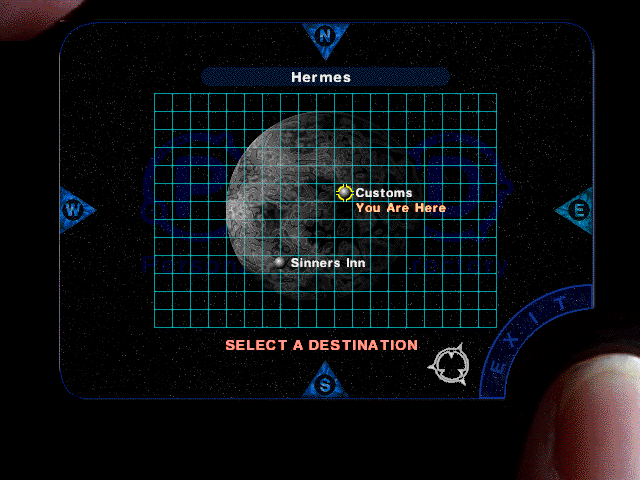This screenshot has height=480, width=640.
Task: Choose the E east compass arrow
Action: point(577,210)
